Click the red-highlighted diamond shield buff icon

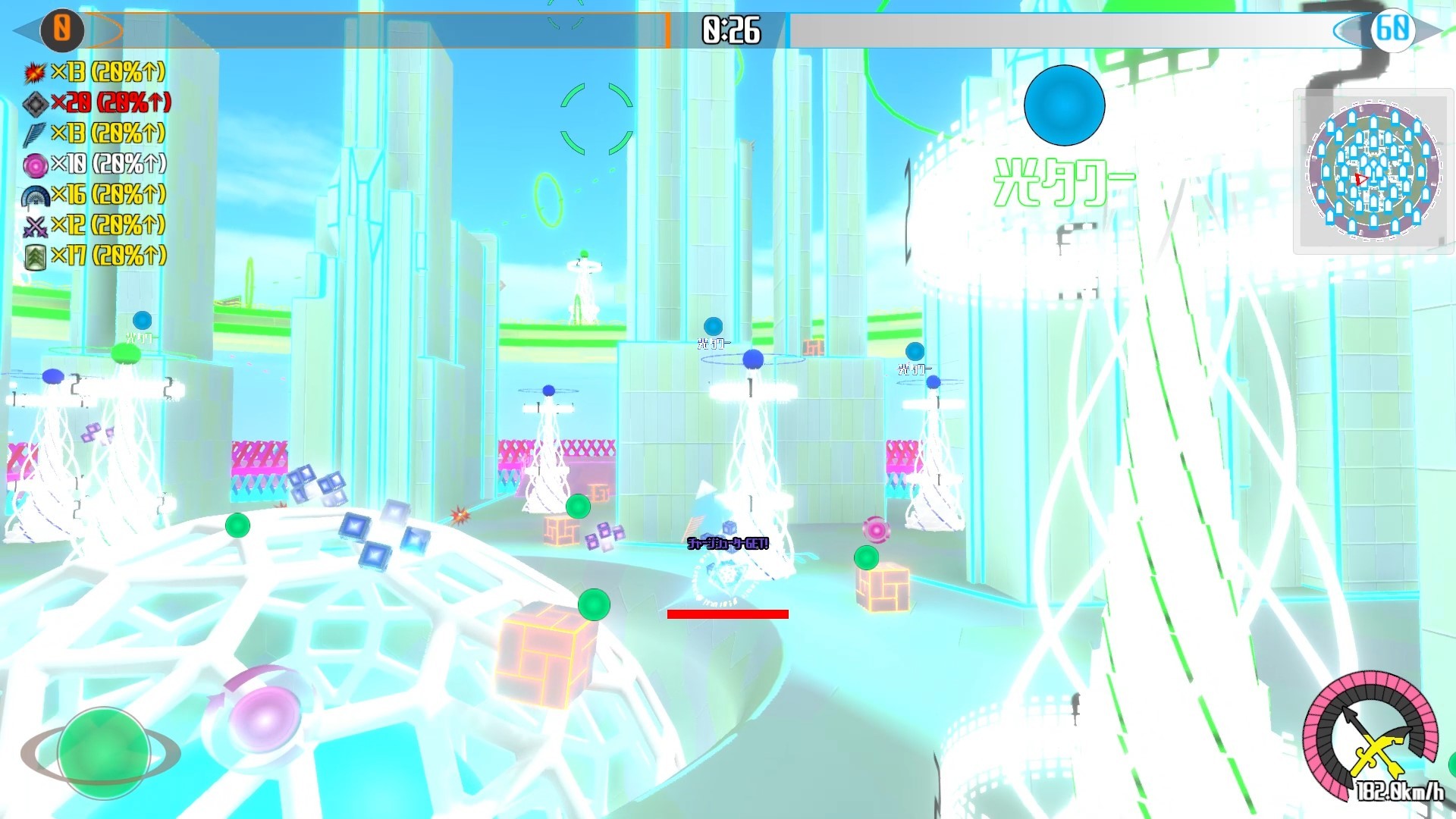(35, 105)
